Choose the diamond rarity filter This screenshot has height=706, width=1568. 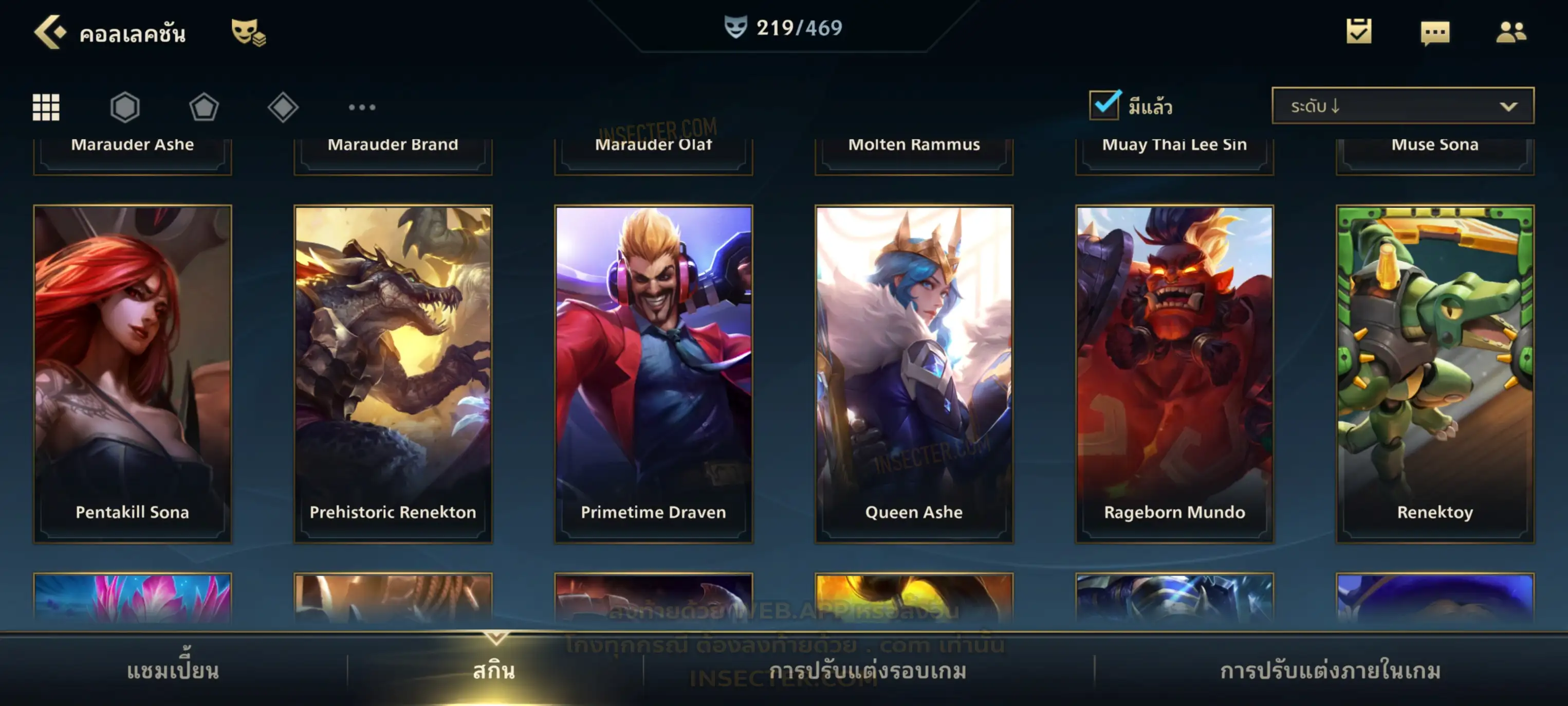click(283, 107)
